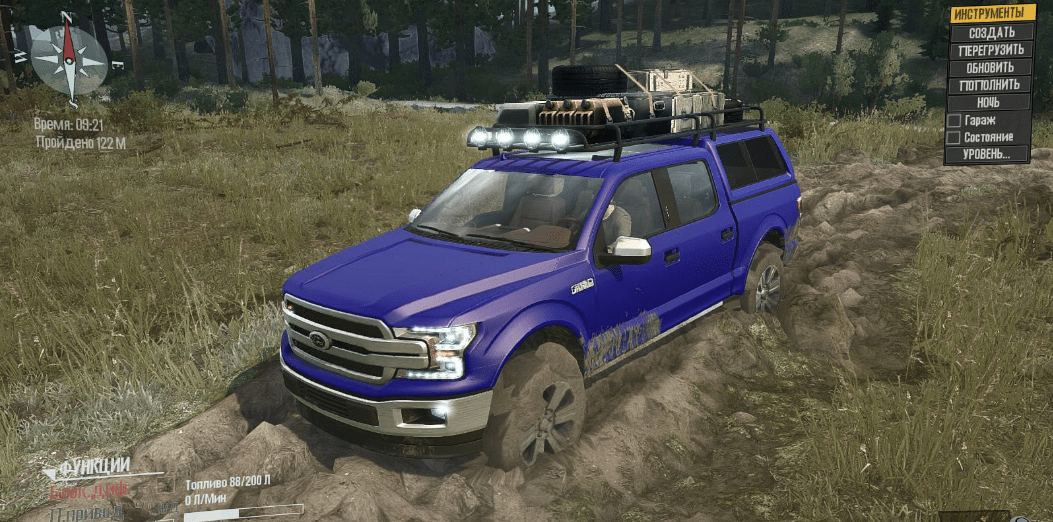
Task: Choose the Перегрузить option
Action: [990, 50]
